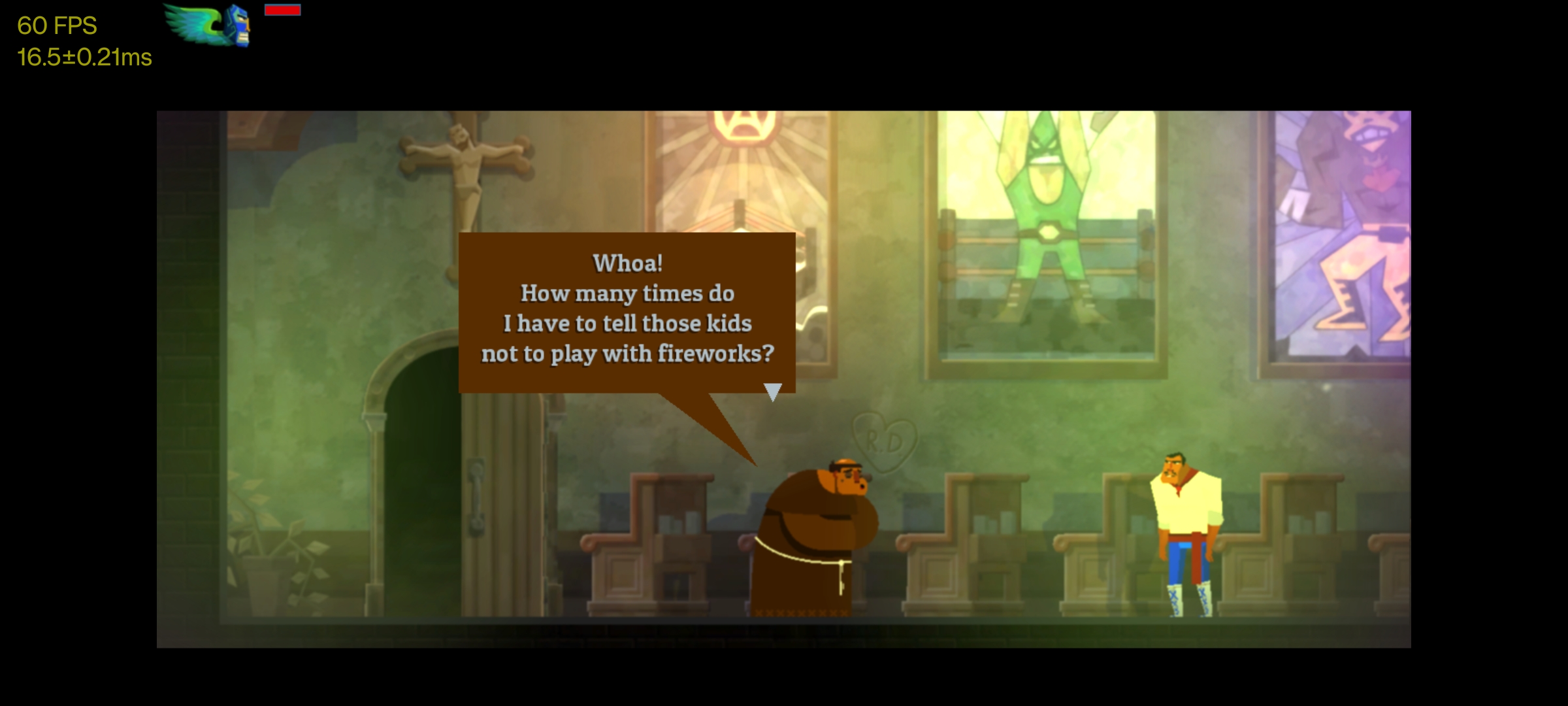Click the word Whoa in the dialog
This screenshot has width=1568, height=706.
pyautogui.click(x=626, y=263)
